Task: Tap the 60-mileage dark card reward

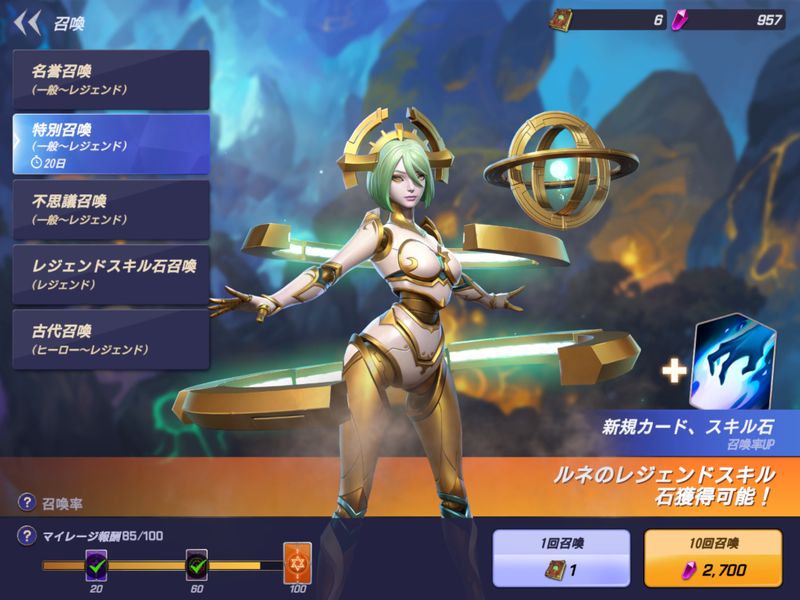Action: (x=198, y=565)
